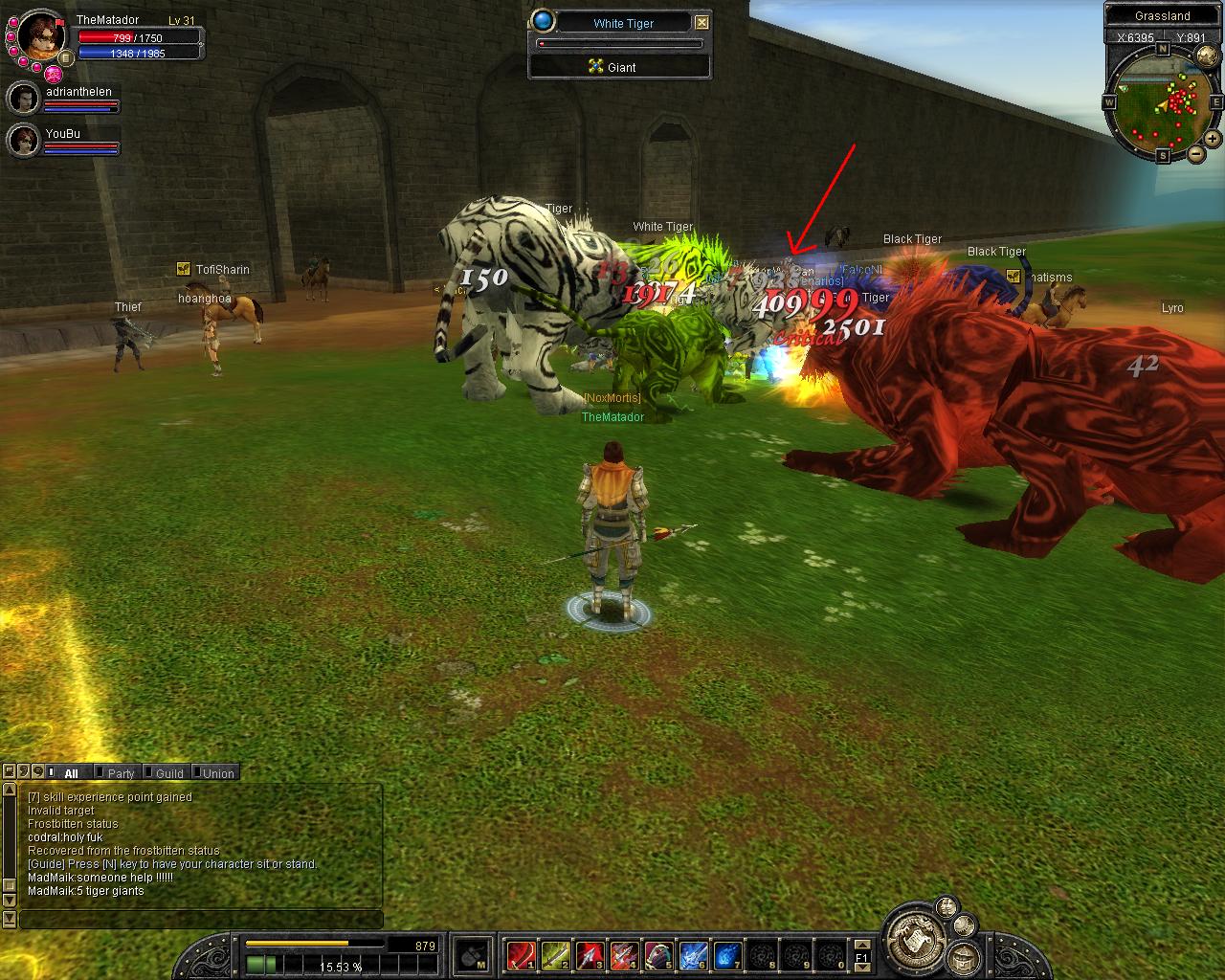Cast the ice shard skill in slot 6
Viewport: 1225px width, 980px height.
[693, 954]
